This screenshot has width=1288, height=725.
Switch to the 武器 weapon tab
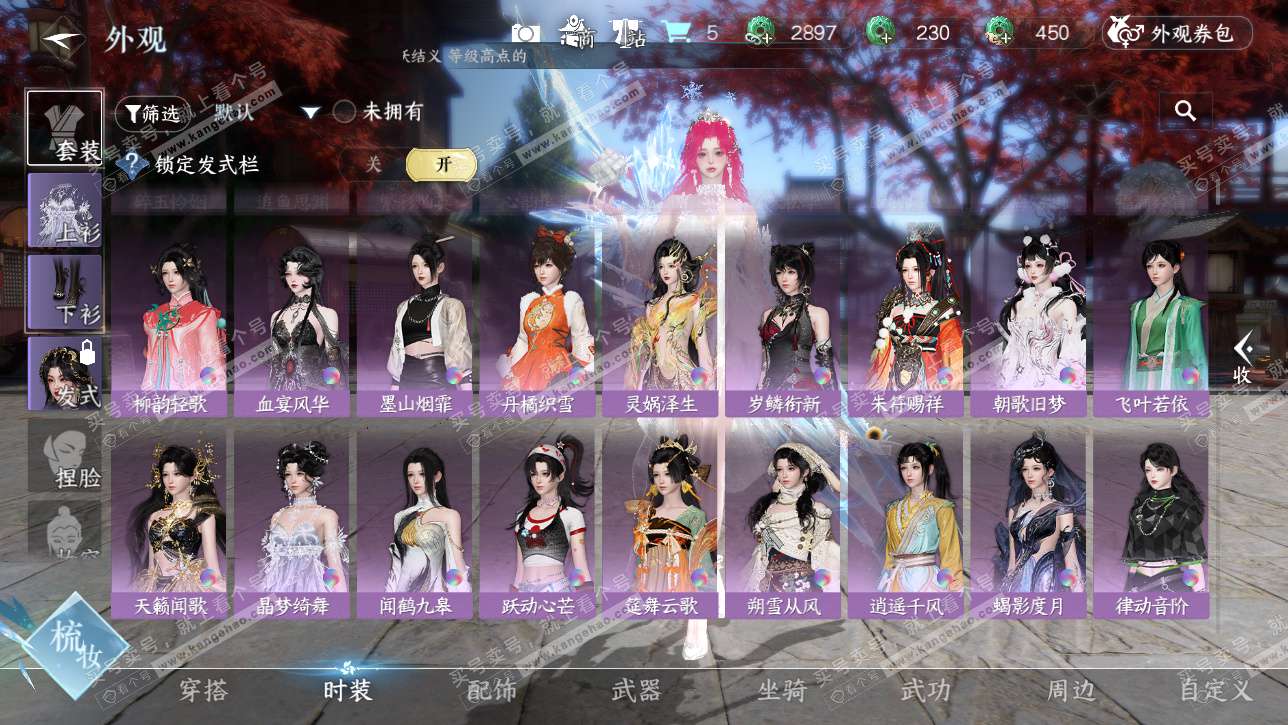636,690
